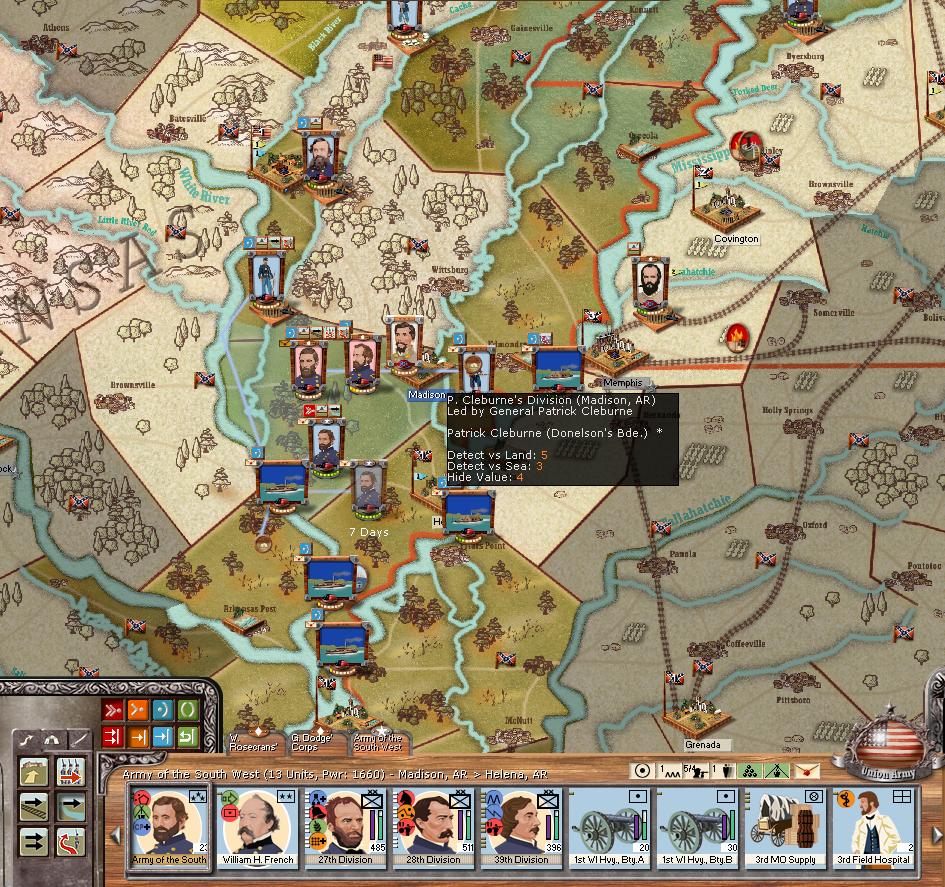Activate the red triple-chevron assault posture button

(113, 711)
